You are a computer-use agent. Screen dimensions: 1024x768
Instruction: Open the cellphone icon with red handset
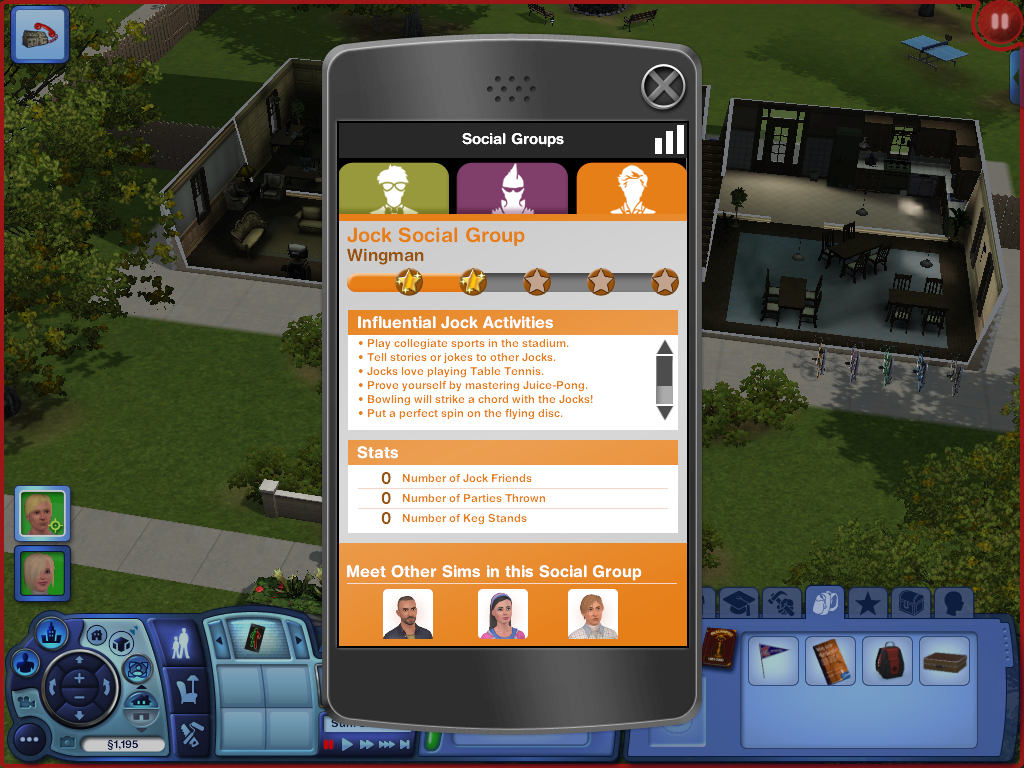[x=40, y=32]
